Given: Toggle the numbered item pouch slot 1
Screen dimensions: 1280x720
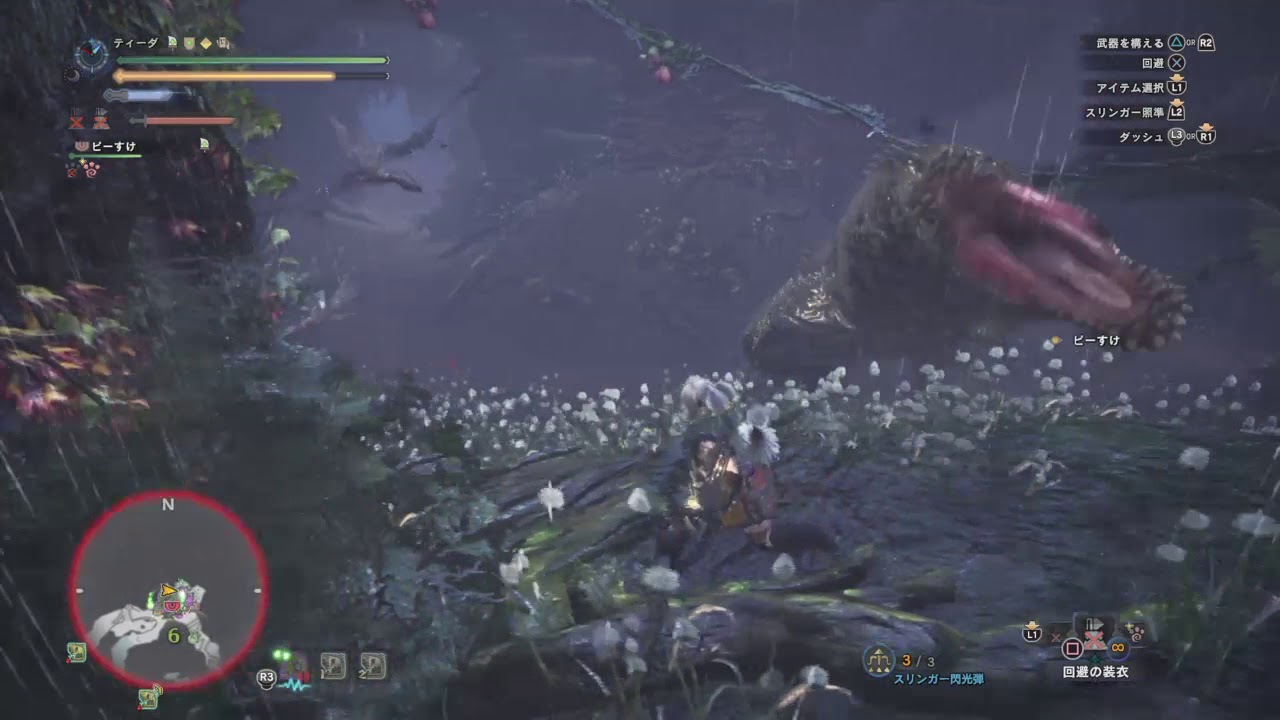Looking at the screenshot, I should [333, 665].
